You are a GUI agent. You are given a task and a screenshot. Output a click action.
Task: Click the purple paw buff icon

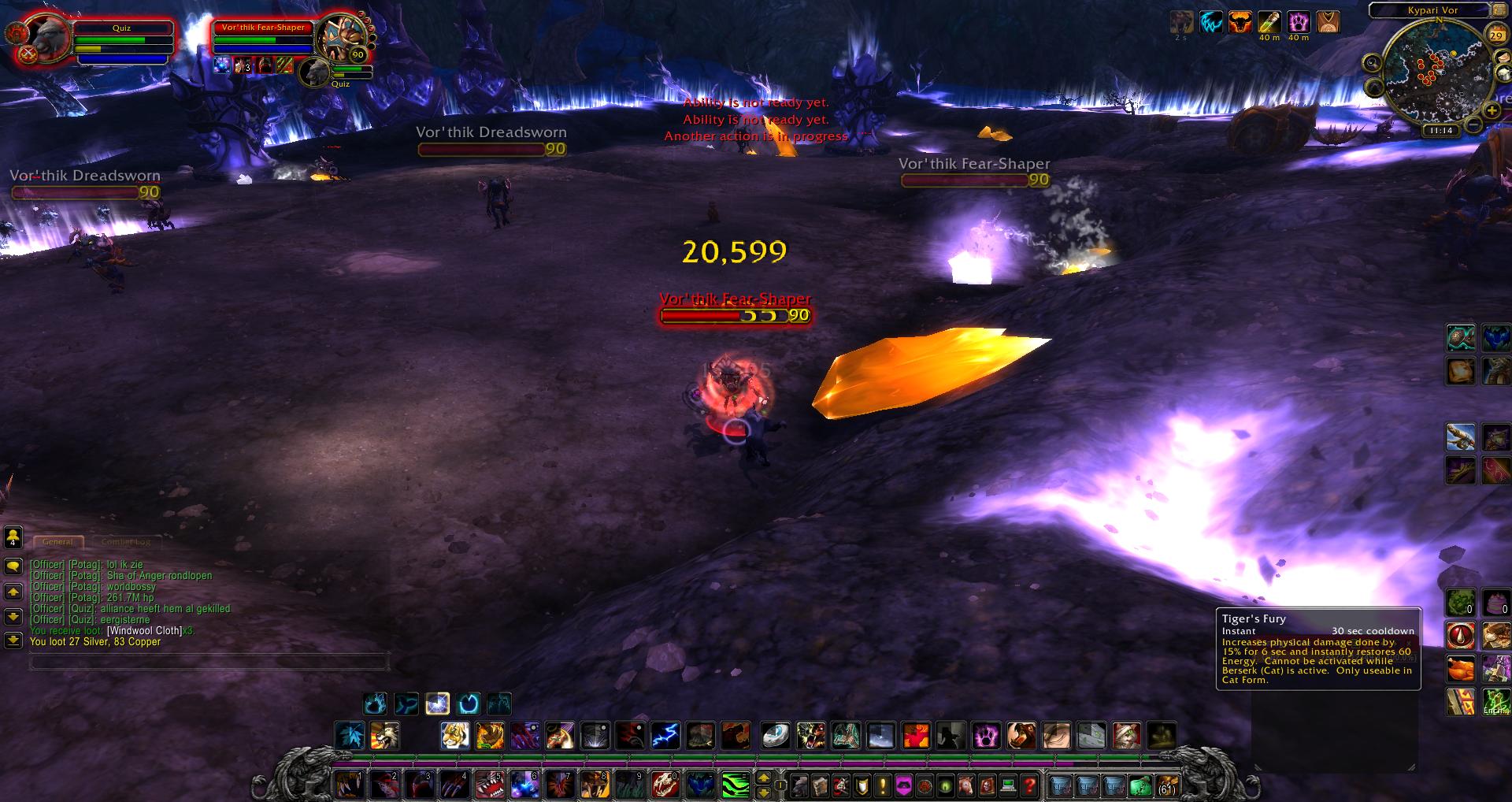pyautogui.click(x=1298, y=22)
